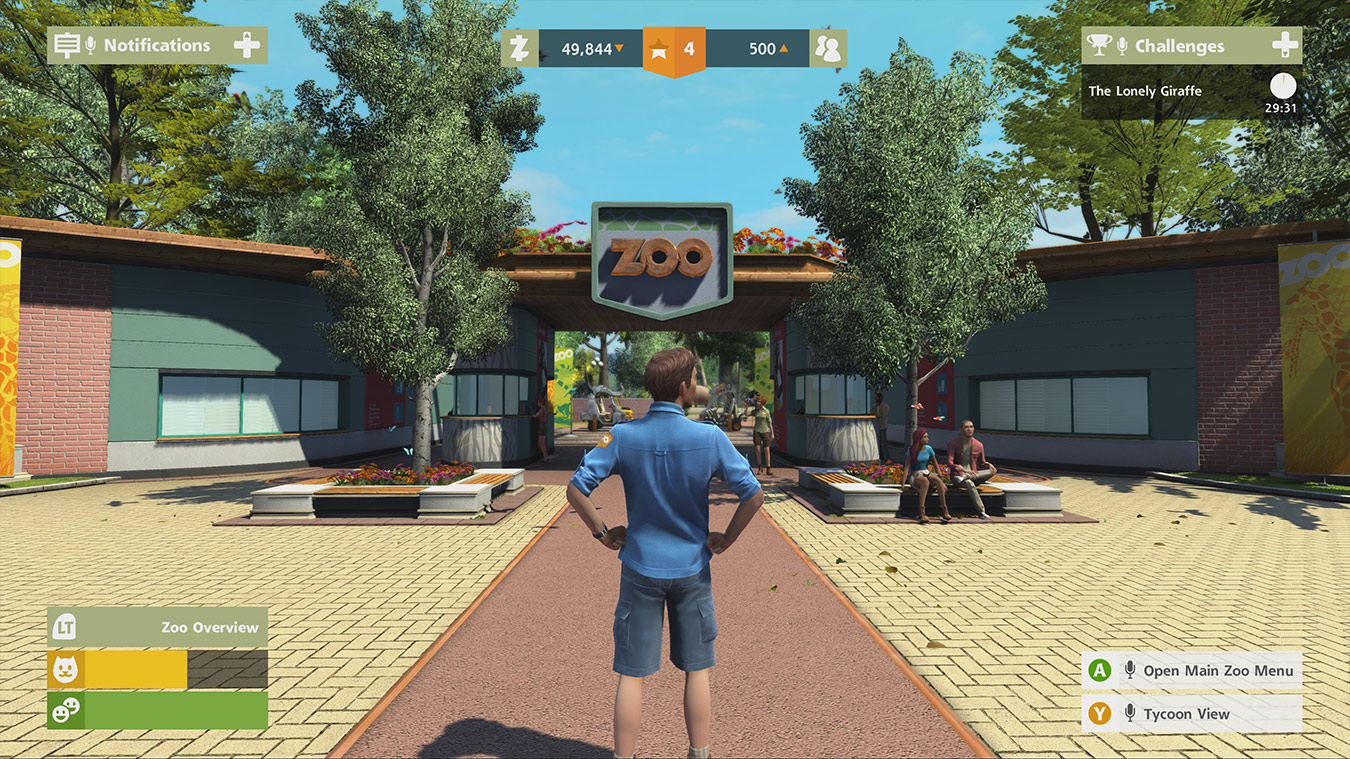Open the Zoo Overview panel
Viewport: 1350px width, 759px height.
(x=157, y=627)
